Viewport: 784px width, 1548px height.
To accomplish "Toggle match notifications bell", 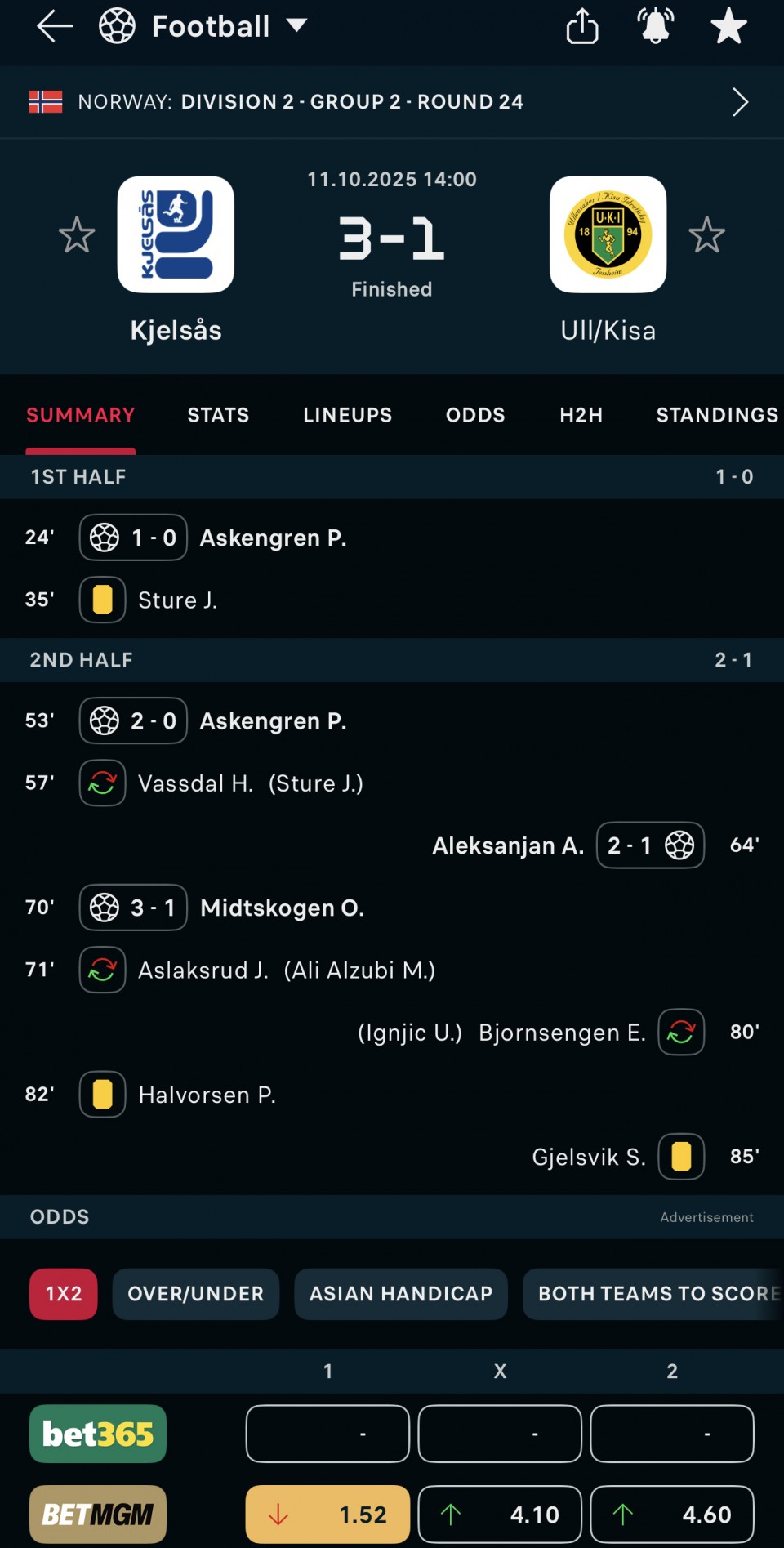I will pos(655,27).
